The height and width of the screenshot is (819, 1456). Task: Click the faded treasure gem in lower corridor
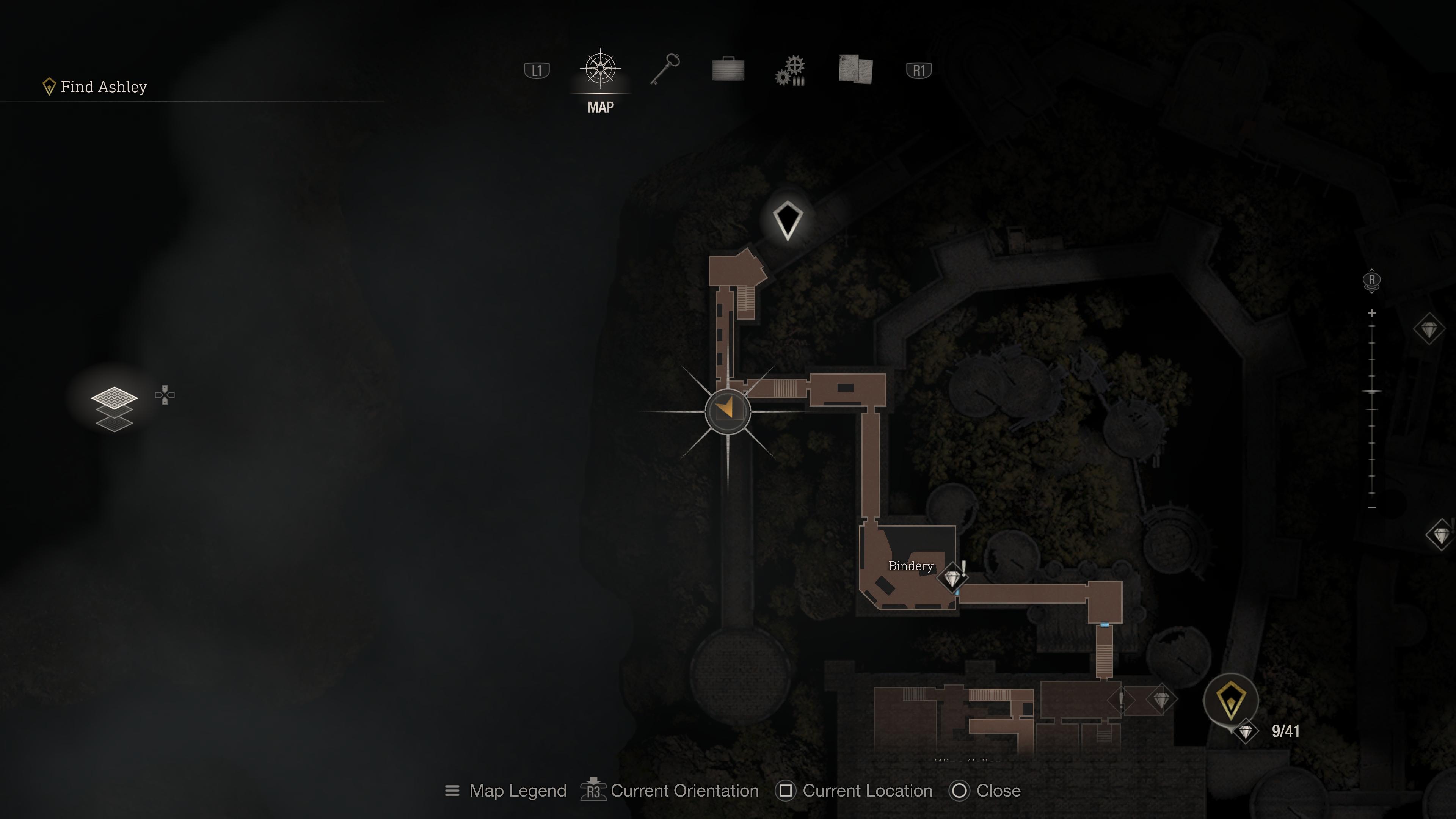pos(1161,700)
